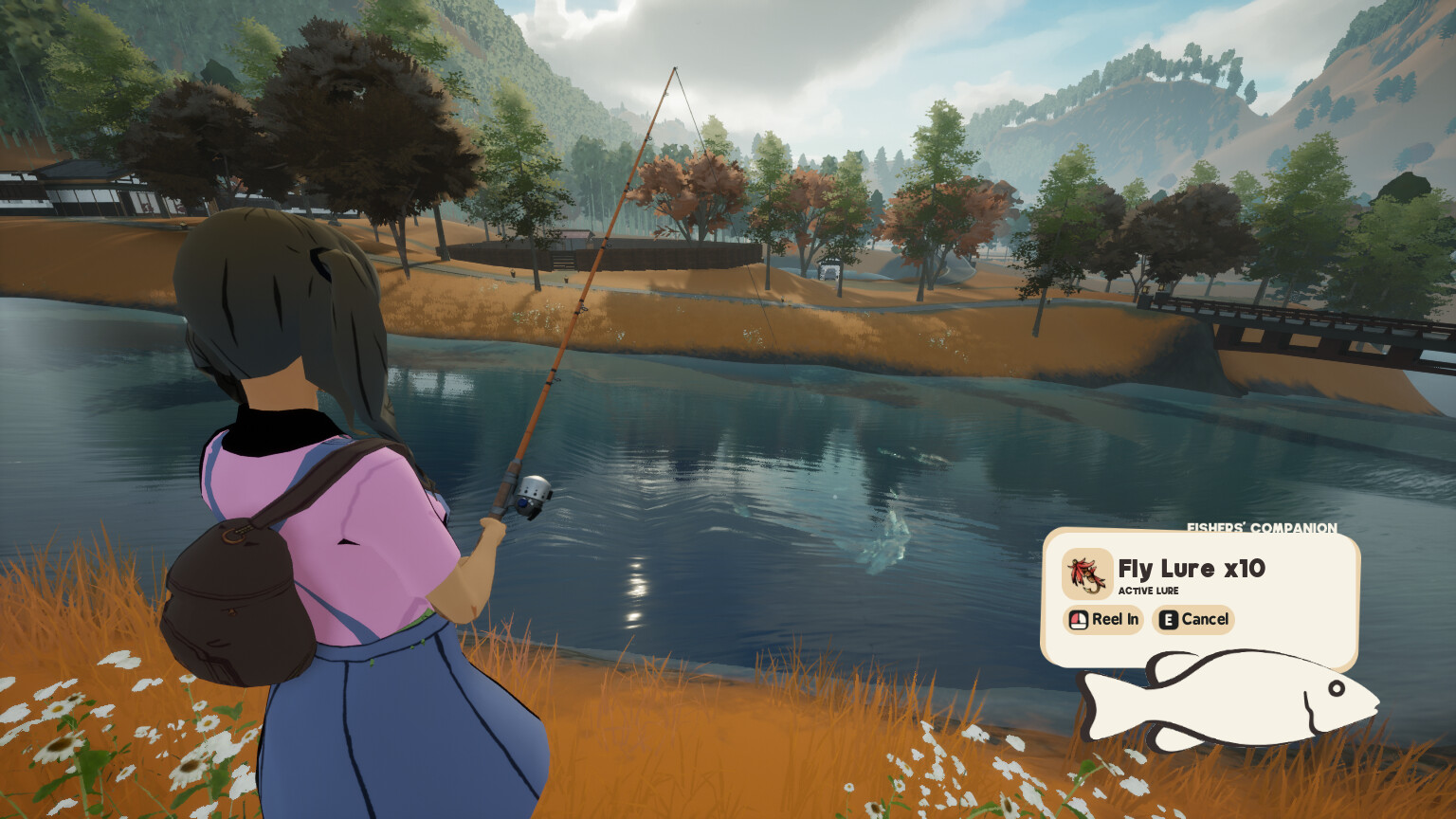The height and width of the screenshot is (819, 1456).
Task: Click the FISHERS' COMPANION heading
Action: click(x=1261, y=527)
